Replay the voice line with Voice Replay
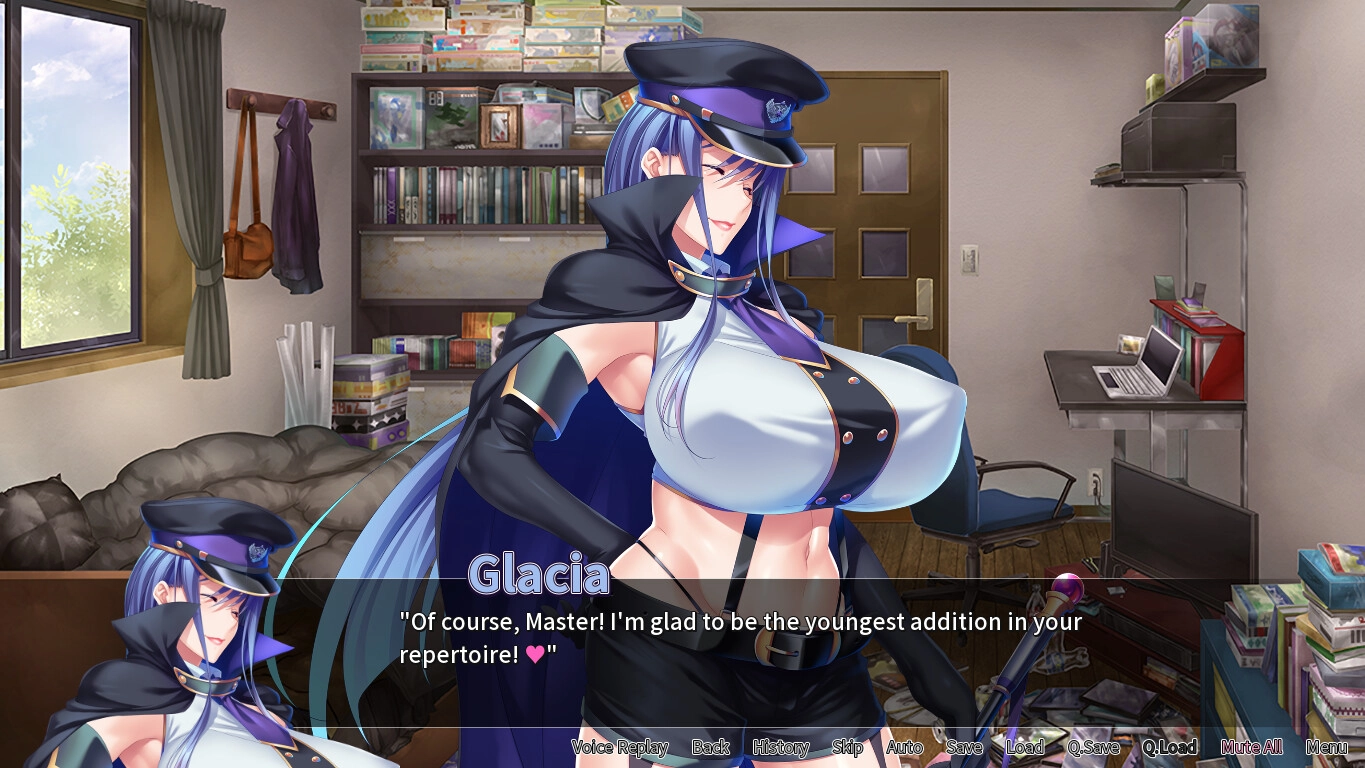 619,747
